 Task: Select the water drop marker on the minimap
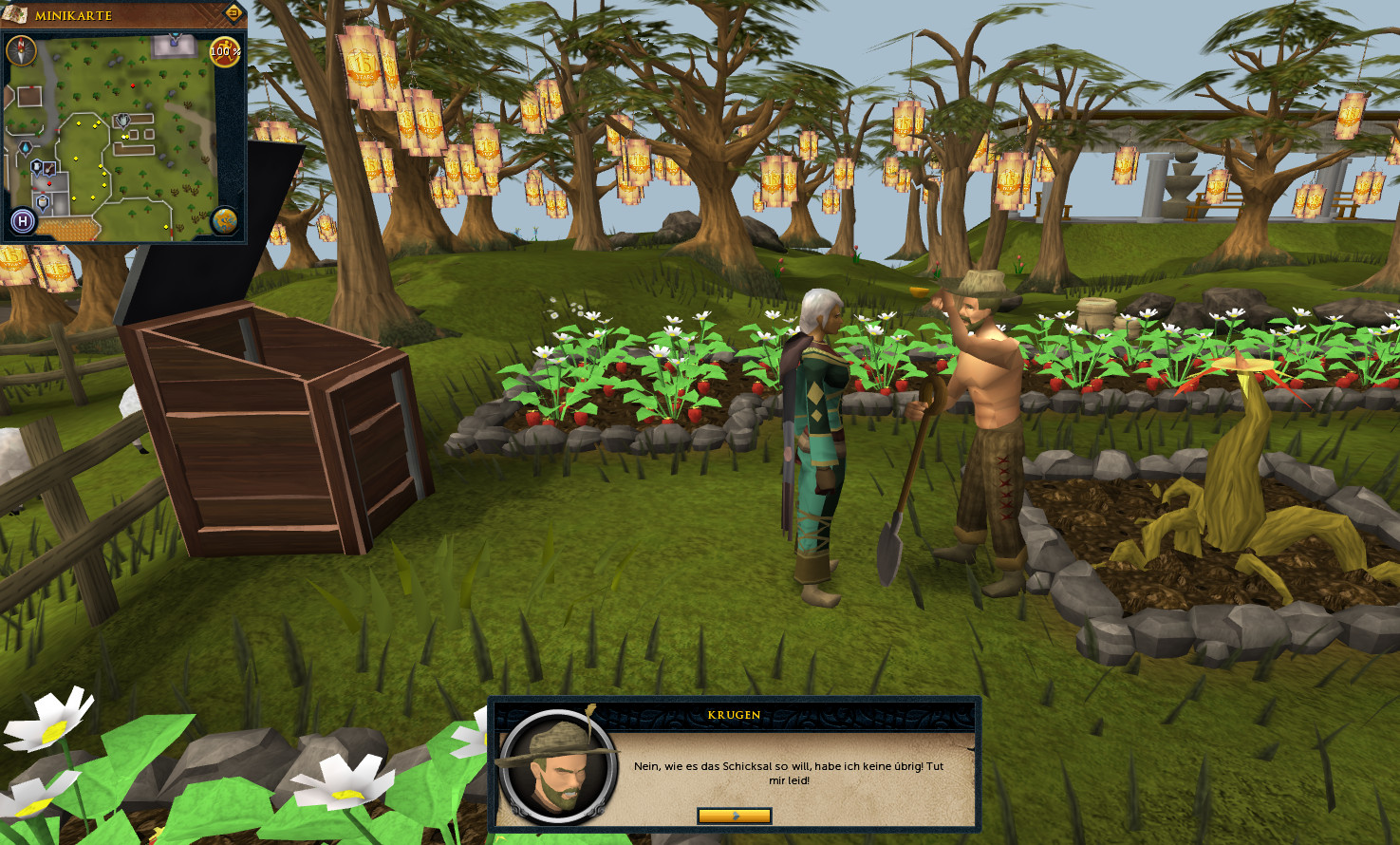26,147
